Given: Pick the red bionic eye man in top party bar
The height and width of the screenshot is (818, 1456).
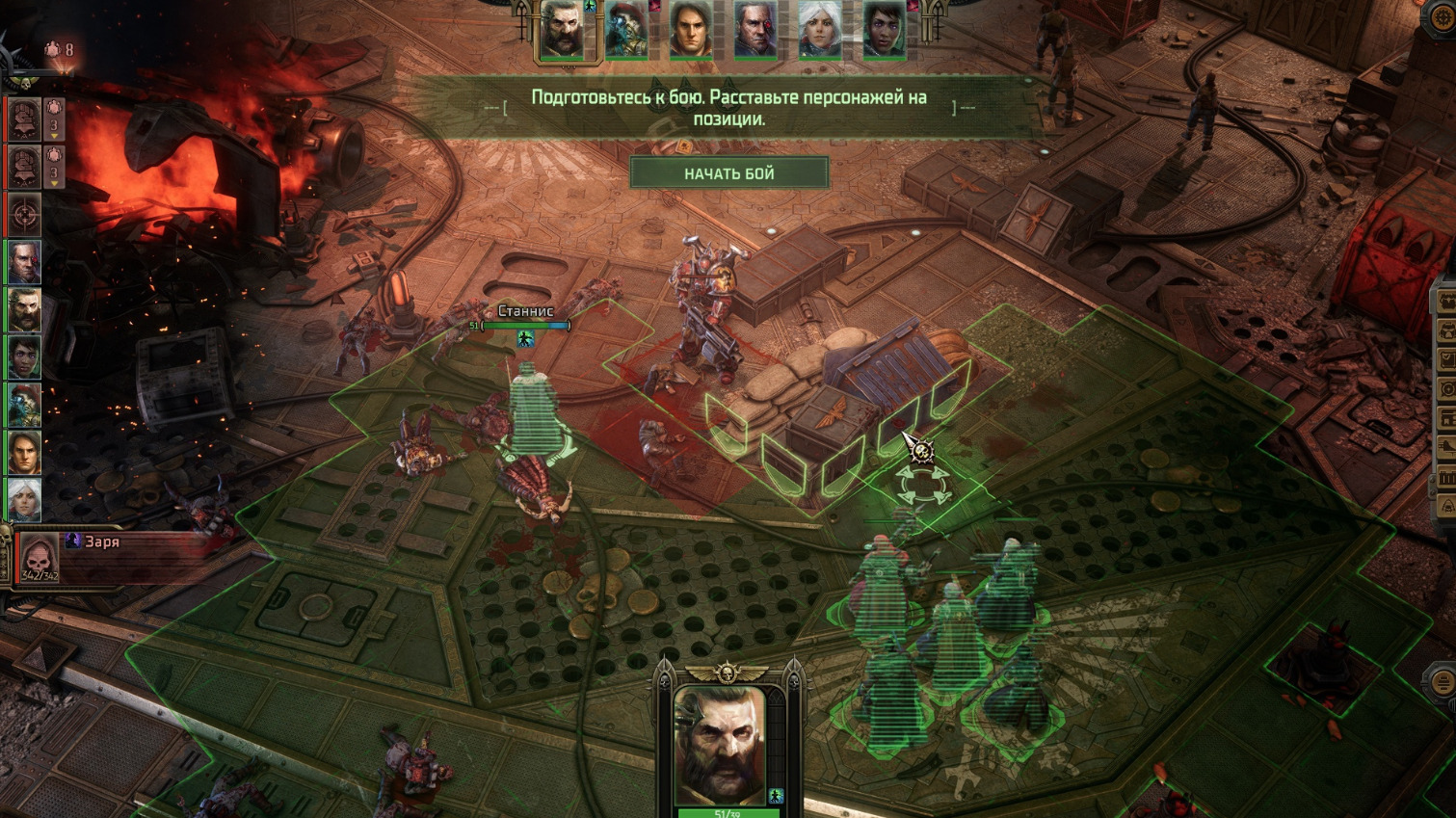Looking at the screenshot, I should (755, 29).
